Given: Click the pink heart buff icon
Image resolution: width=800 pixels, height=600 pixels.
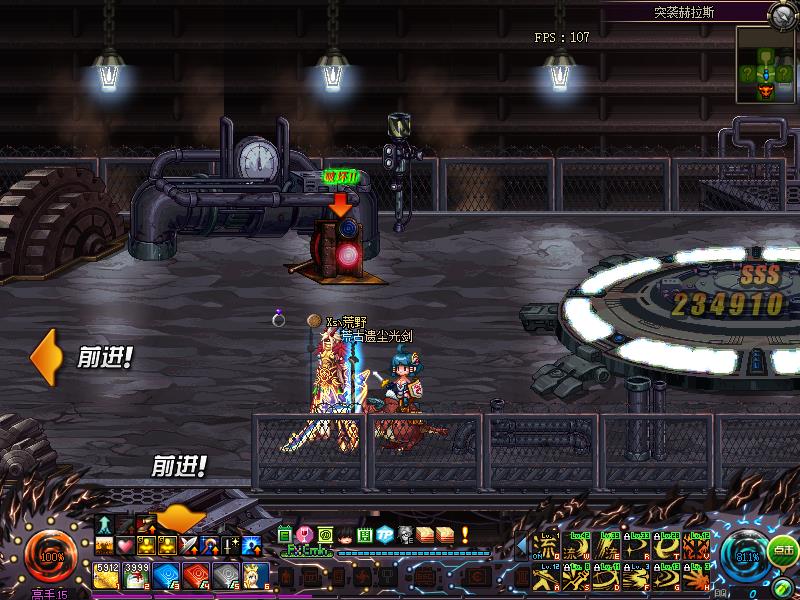Looking at the screenshot, I should click(124, 546).
